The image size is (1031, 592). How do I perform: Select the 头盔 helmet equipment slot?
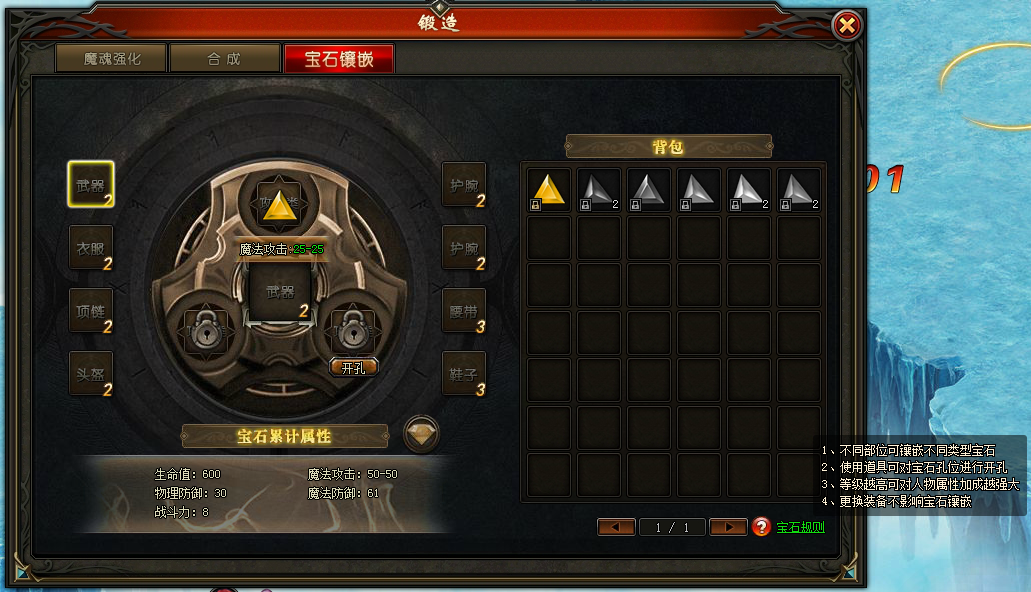91,373
